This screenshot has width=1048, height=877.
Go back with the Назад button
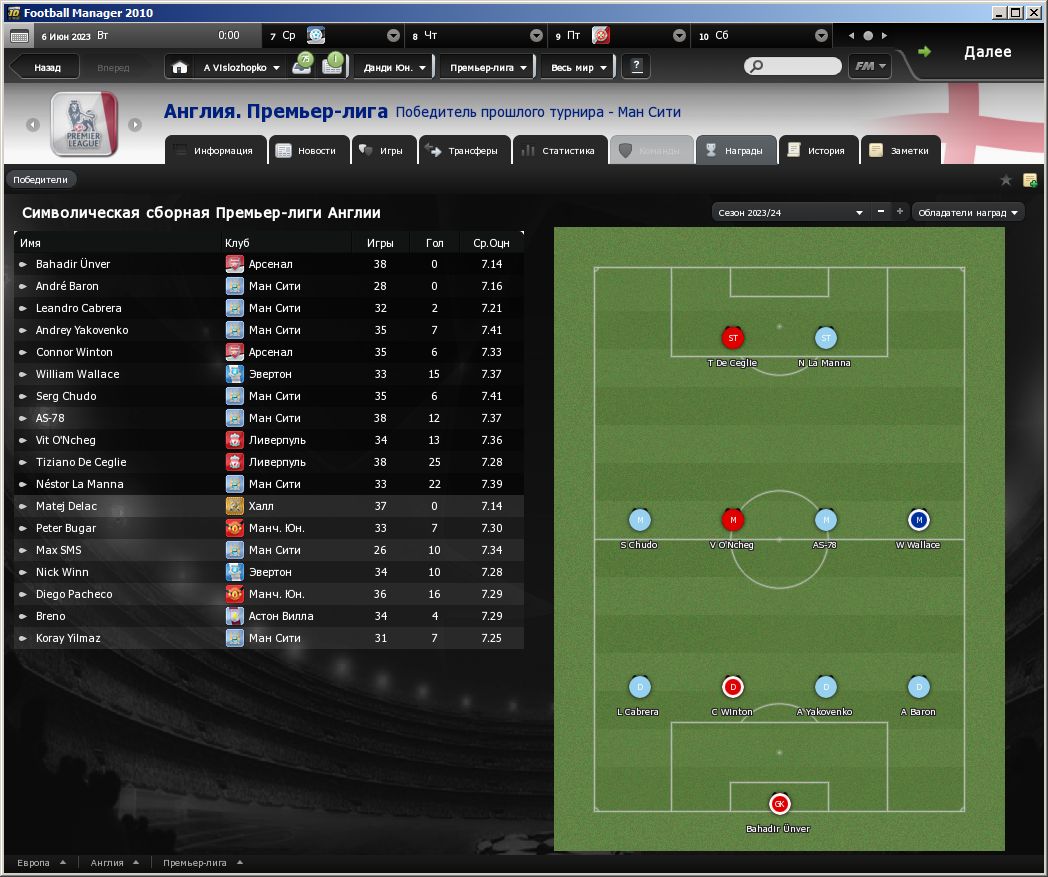coord(46,68)
